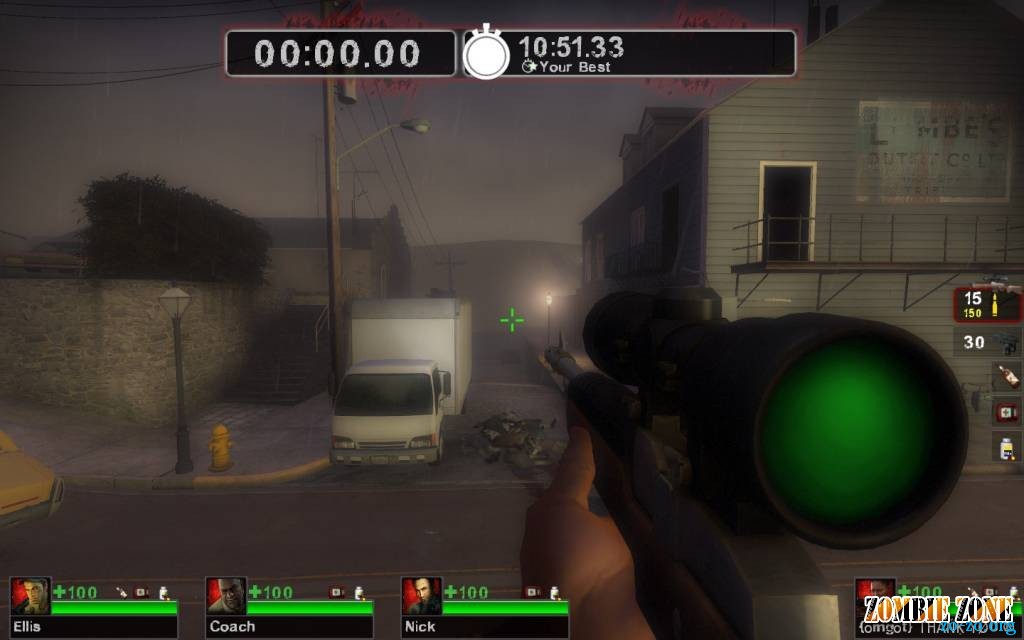1024x640 pixels.
Task: Click the stopwatch icon beside Your Best
Action: coord(486,53)
